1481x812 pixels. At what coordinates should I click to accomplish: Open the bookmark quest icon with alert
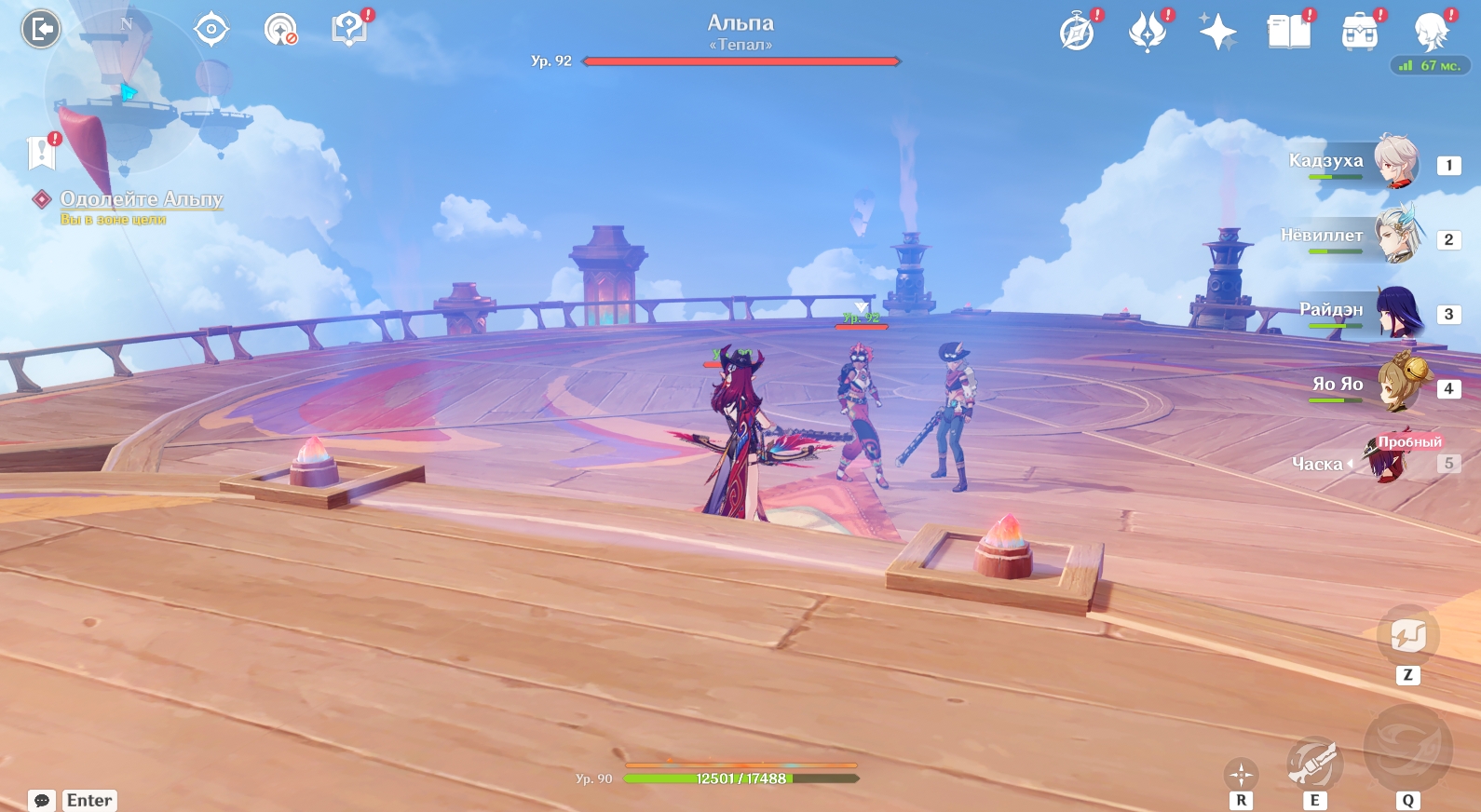[42, 152]
